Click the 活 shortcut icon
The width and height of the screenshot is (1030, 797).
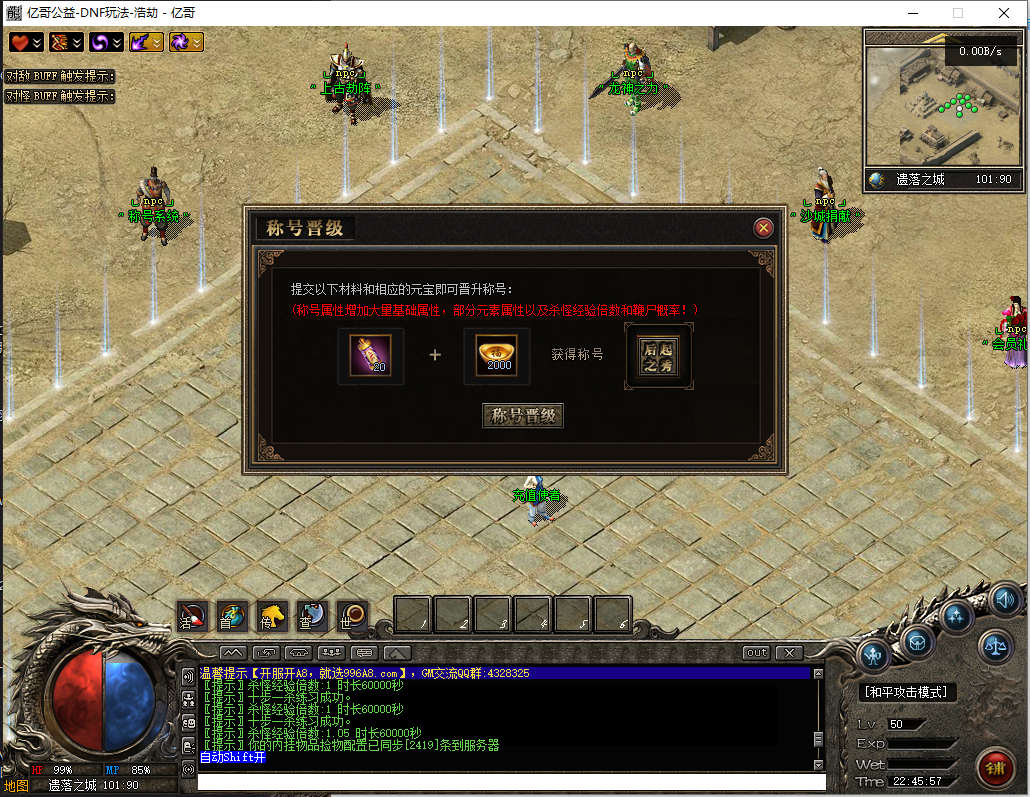pyautogui.click(x=192, y=615)
